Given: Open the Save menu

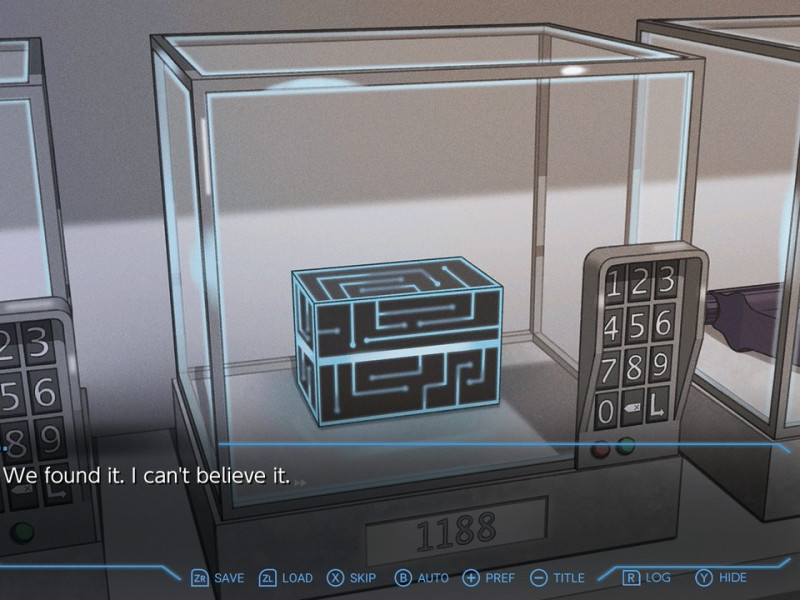Looking at the screenshot, I should tap(217, 578).
